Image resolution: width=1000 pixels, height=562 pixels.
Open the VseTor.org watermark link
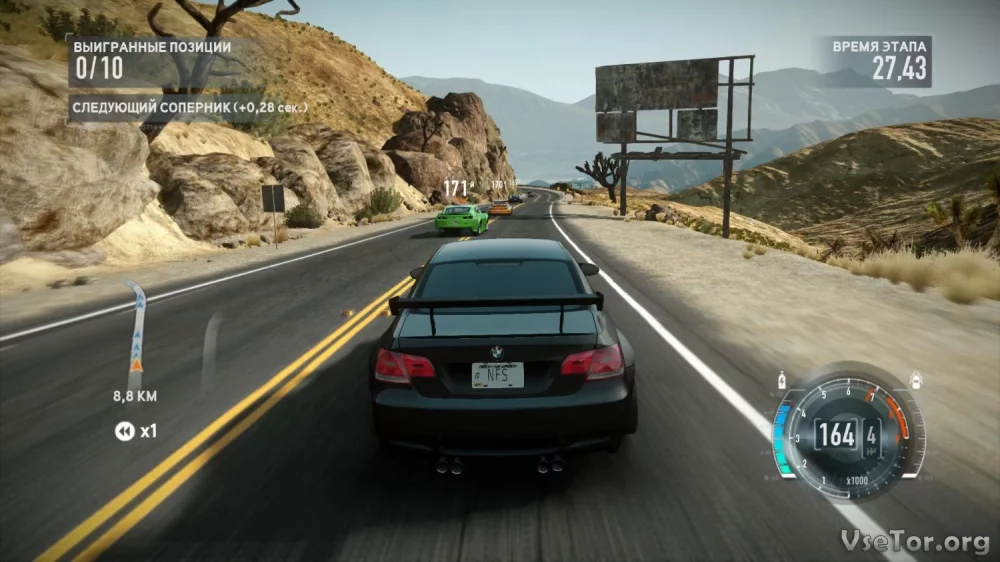(x=915, y=541)
